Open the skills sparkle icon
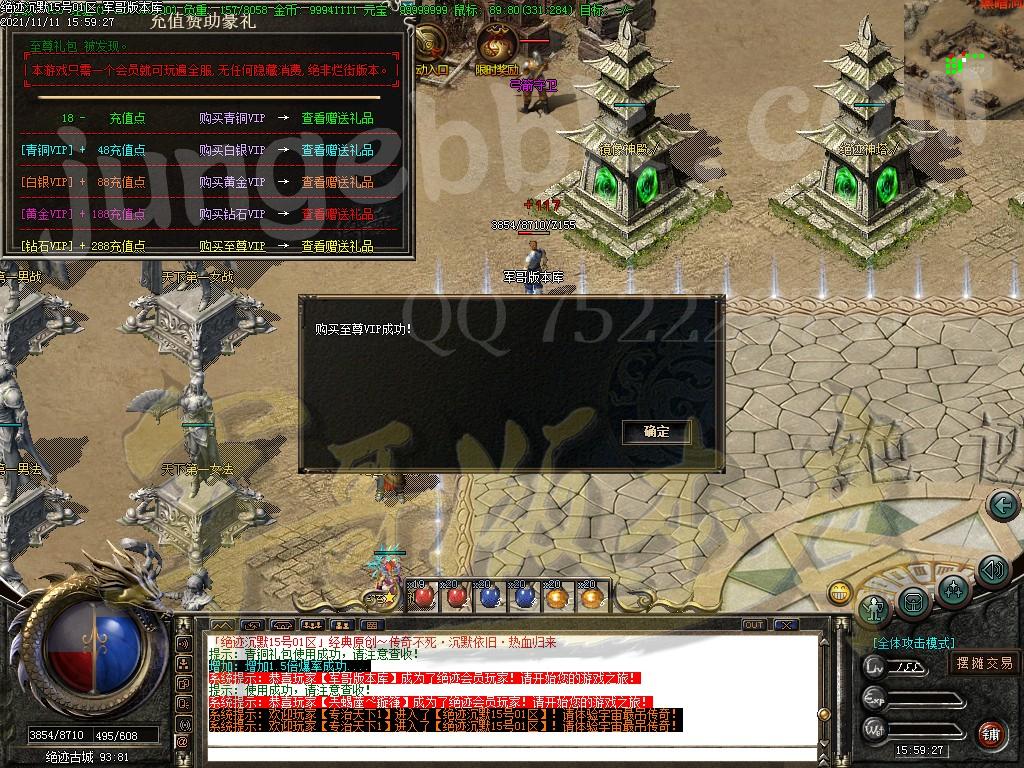1024x768 pixels. (955, 589)
